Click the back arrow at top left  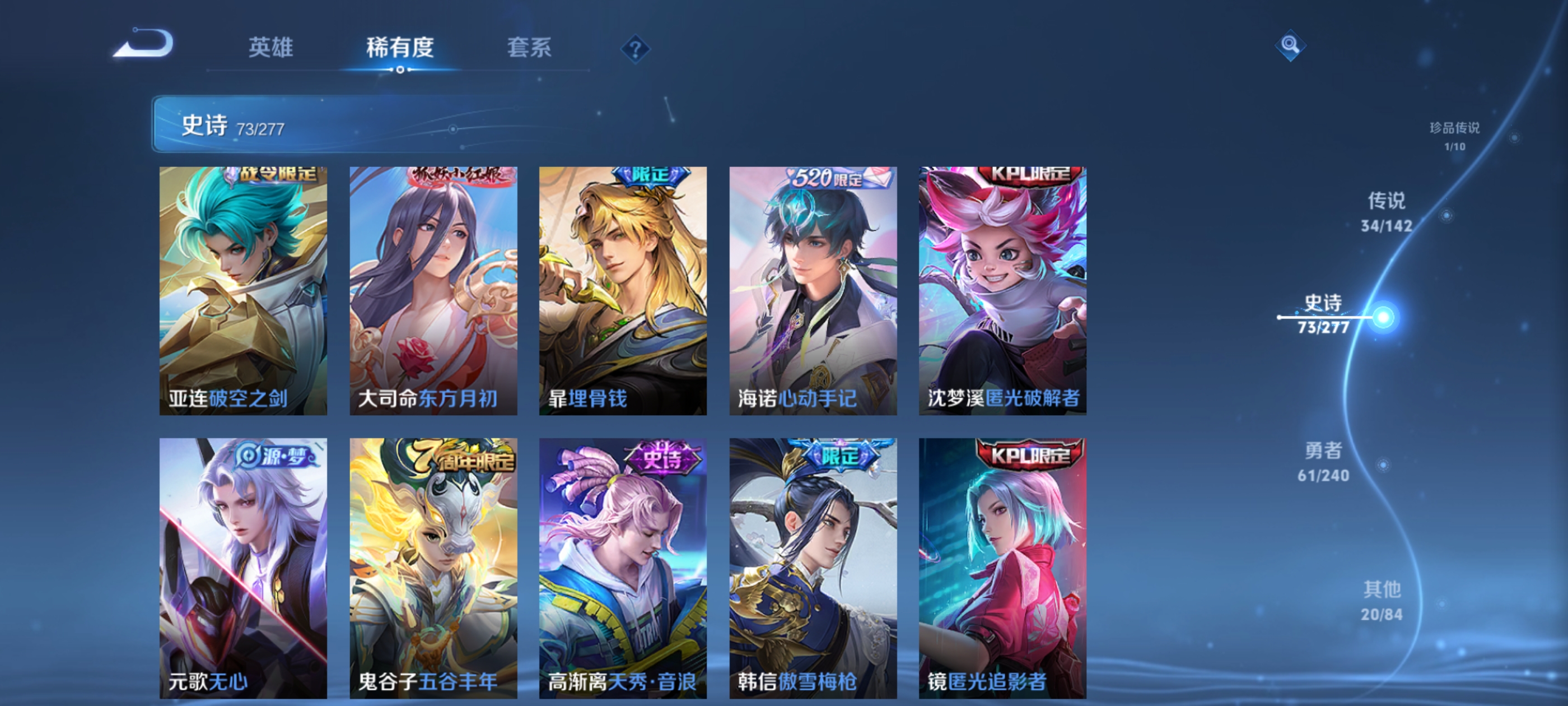click(145, 44)
